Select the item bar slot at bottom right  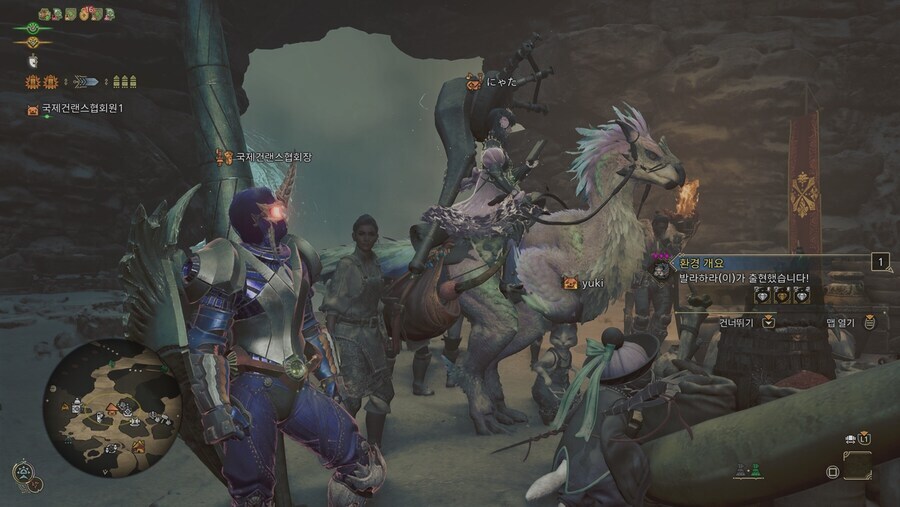(857, 466)
